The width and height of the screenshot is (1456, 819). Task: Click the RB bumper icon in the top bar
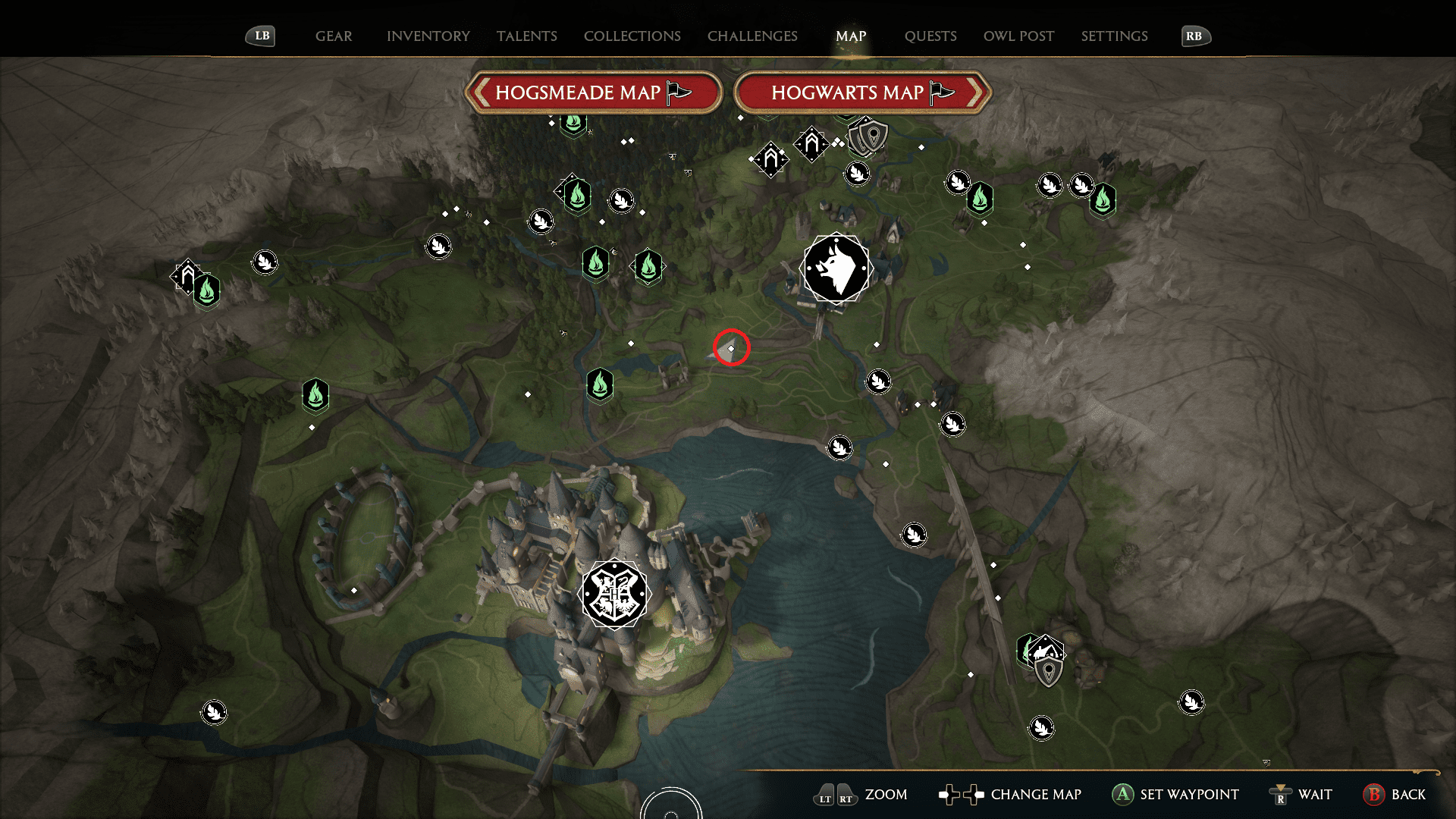[1195, 35]
